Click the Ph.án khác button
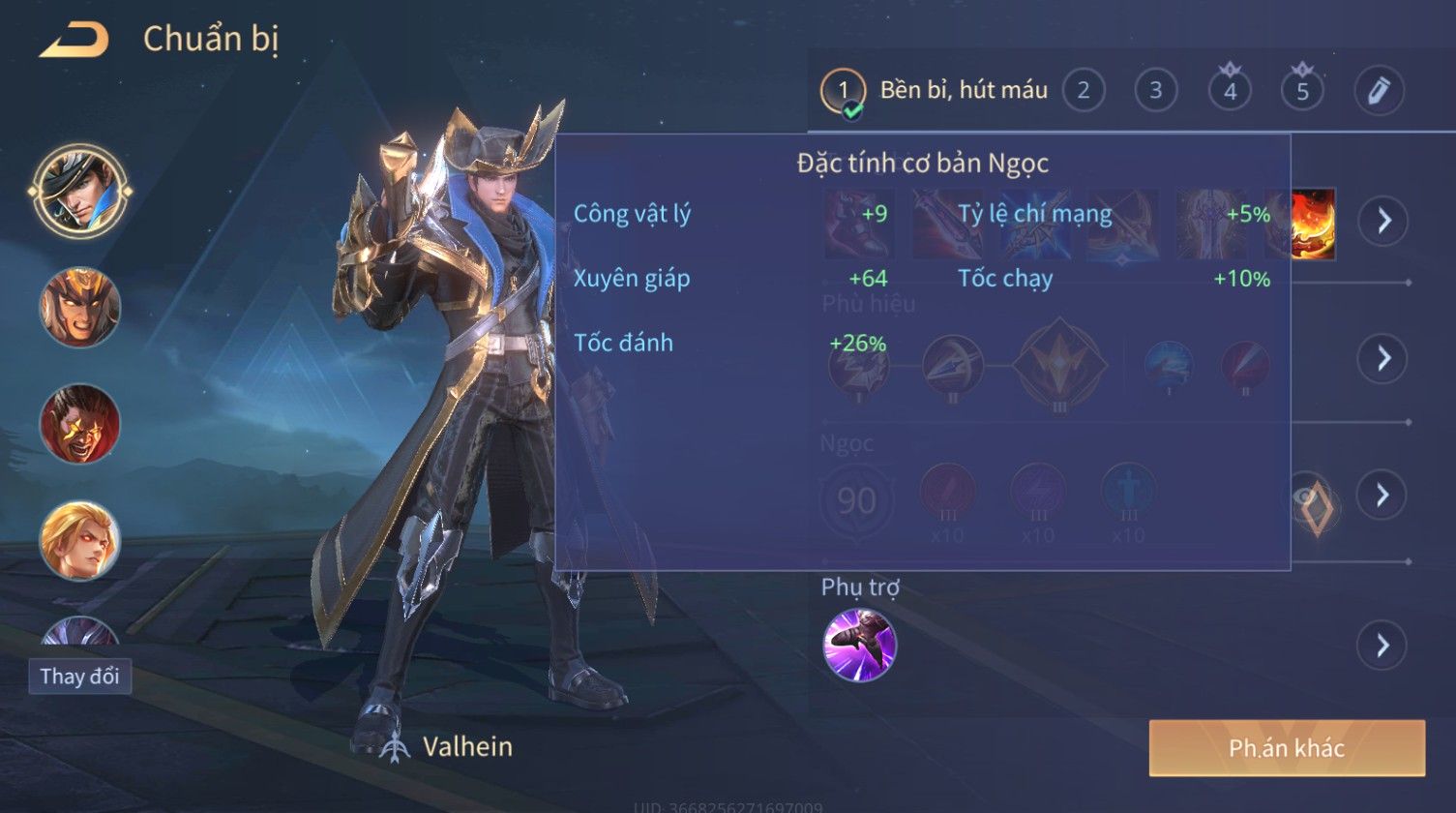Viewport: 1456px width, 813px height. coord(1287,747)
